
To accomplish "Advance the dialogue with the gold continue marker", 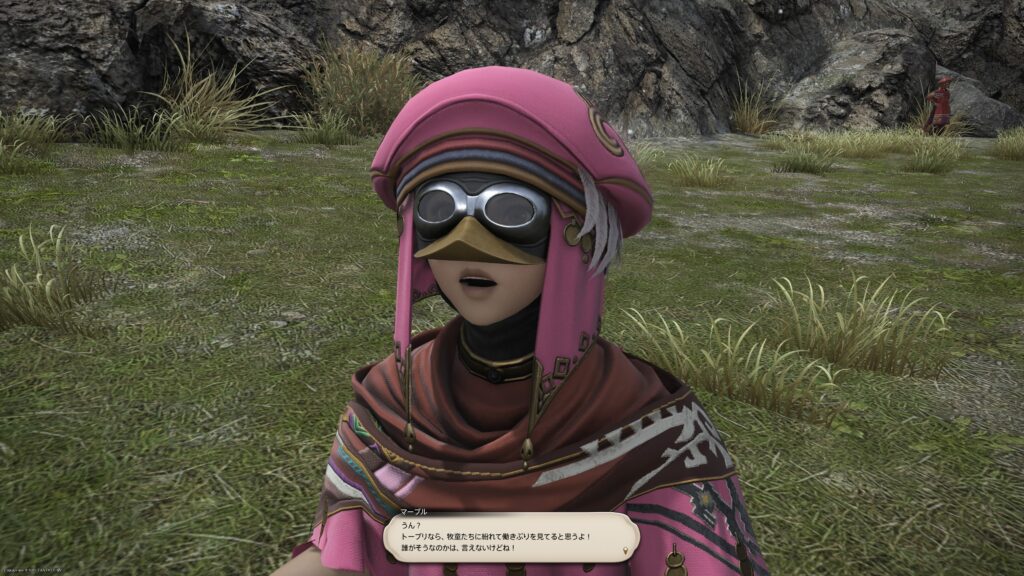I will [x=627, y=550].
